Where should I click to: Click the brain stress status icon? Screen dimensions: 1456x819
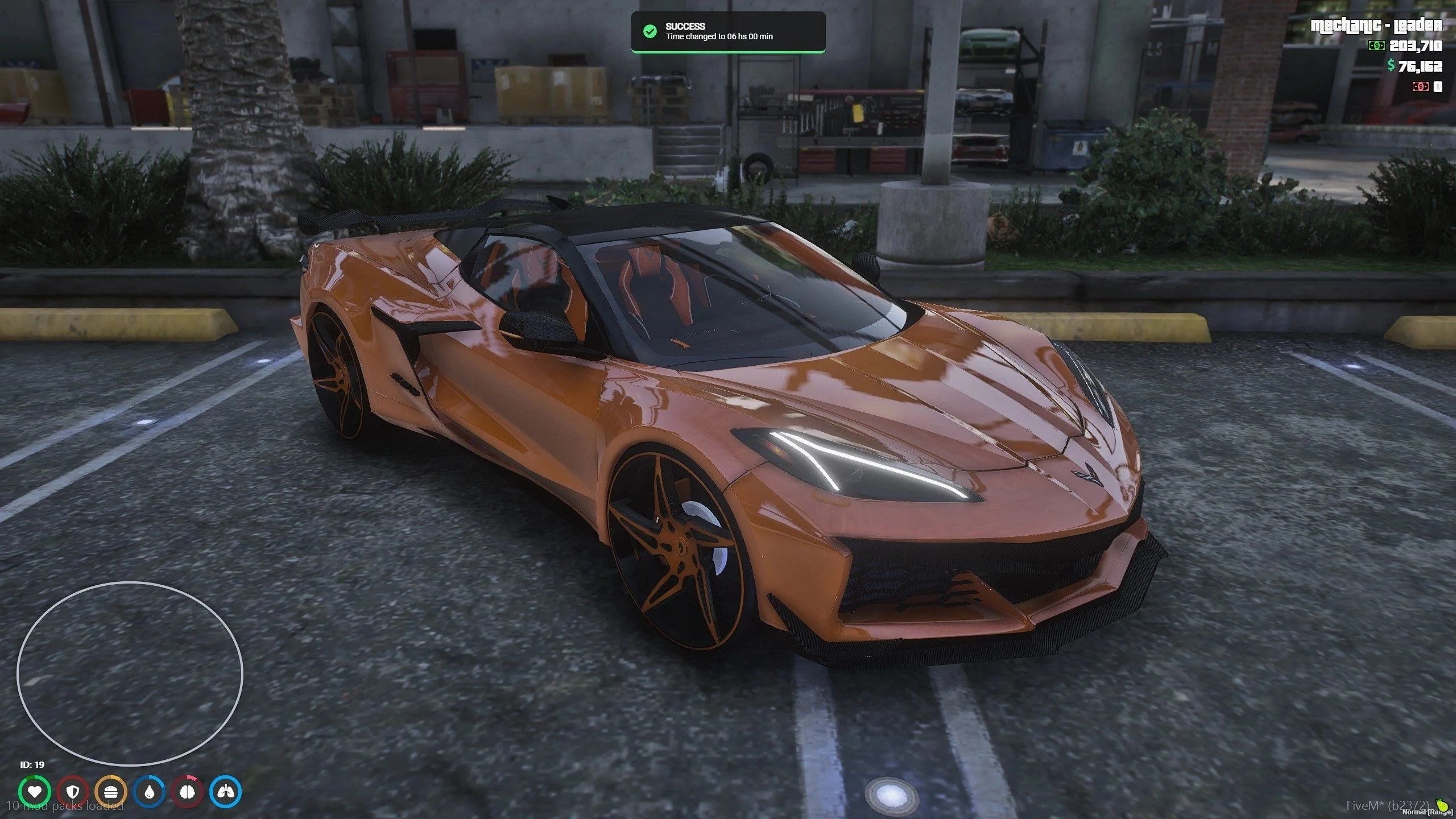188,791
